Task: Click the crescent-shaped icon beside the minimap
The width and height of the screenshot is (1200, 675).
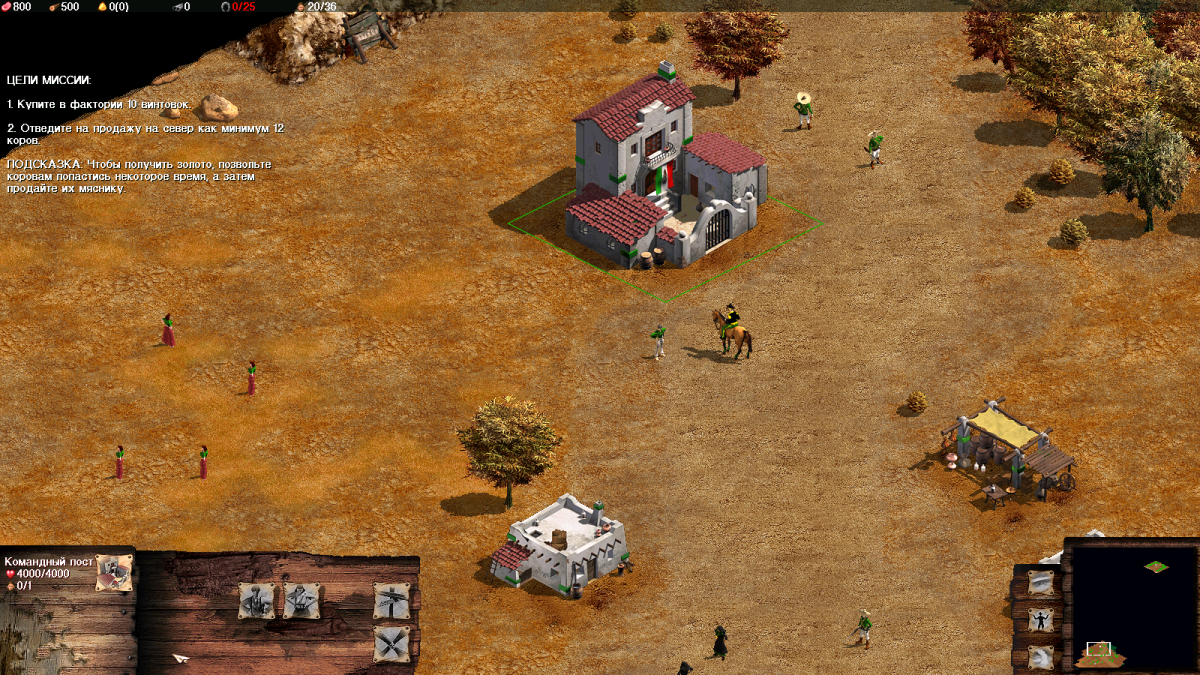Action: pyautogui.click(x=1041, y=656)
